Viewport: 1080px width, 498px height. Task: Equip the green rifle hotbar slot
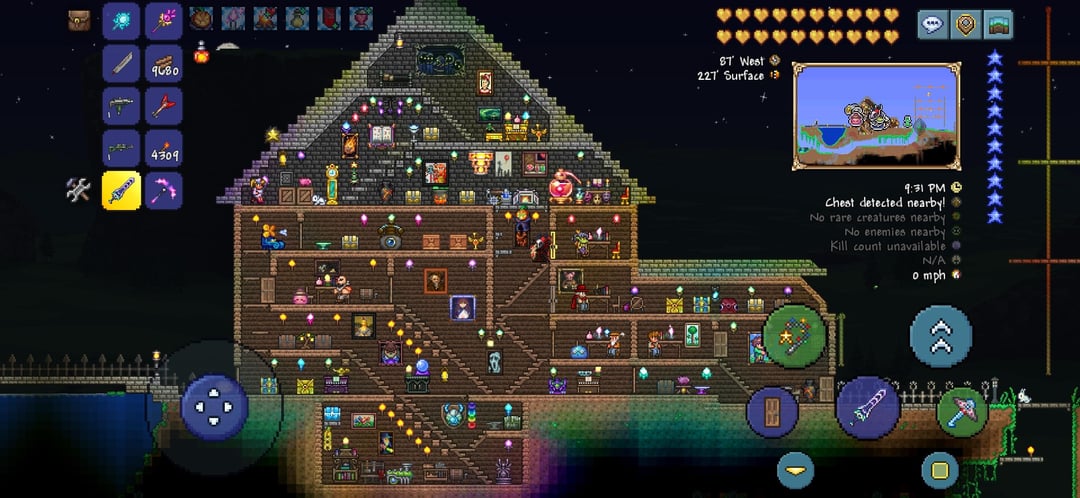(x=121, y=148)
